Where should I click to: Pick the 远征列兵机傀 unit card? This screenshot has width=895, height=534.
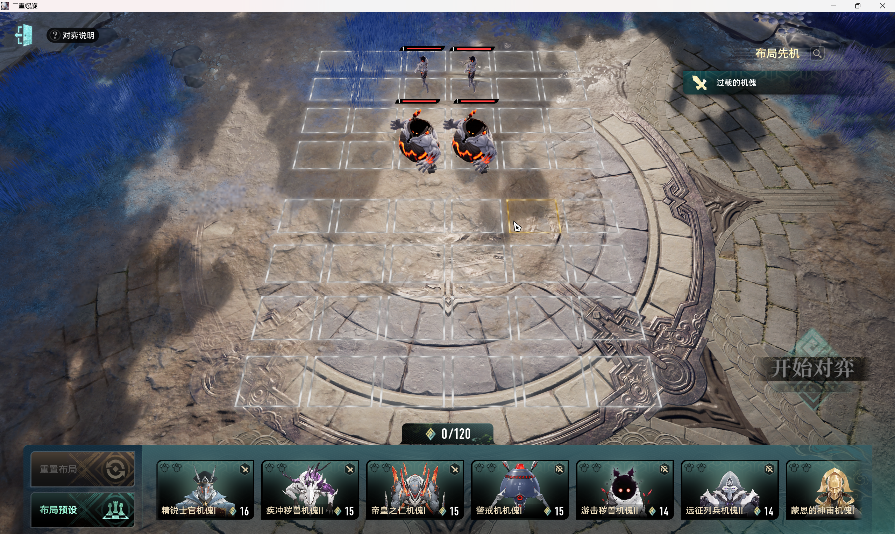729,490
